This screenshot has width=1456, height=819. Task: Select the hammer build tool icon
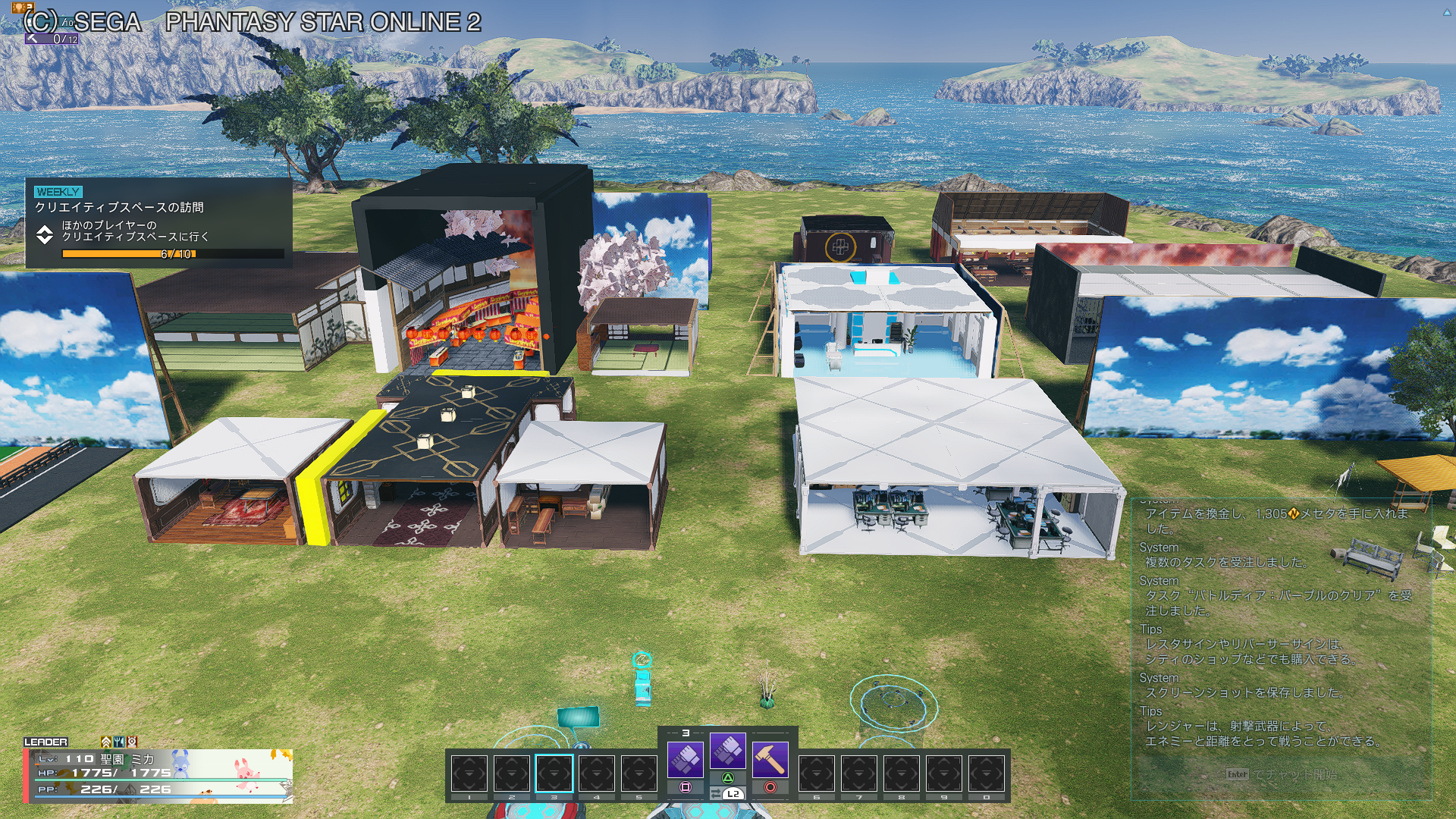770,758
